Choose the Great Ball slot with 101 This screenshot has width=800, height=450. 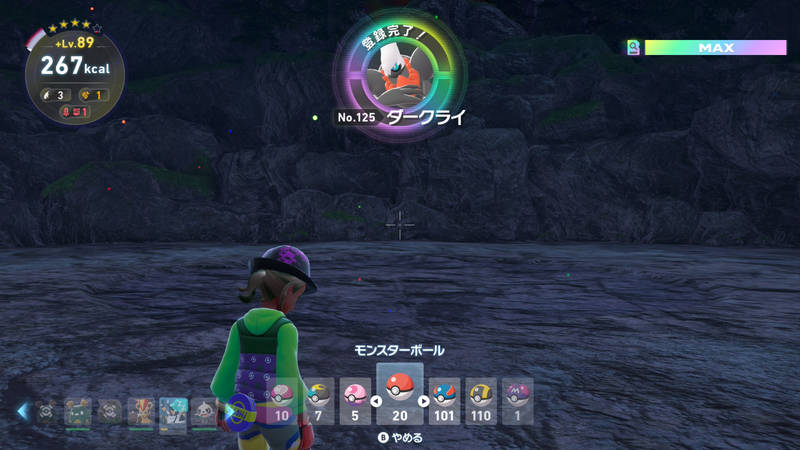tap(444, 401)
